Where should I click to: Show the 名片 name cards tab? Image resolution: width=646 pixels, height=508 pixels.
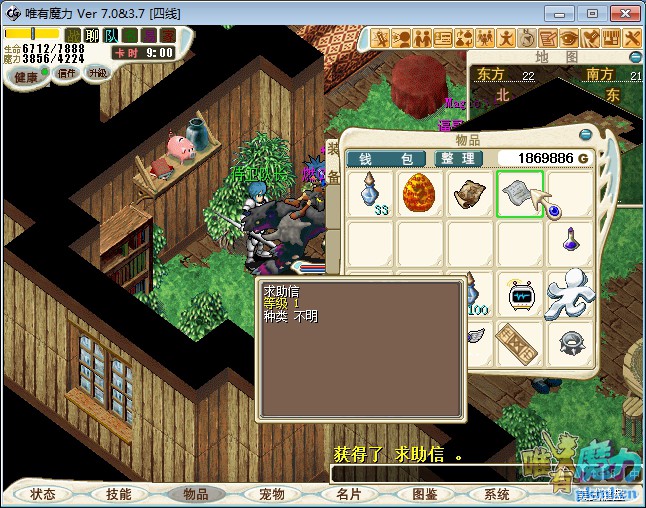(348, 494)
